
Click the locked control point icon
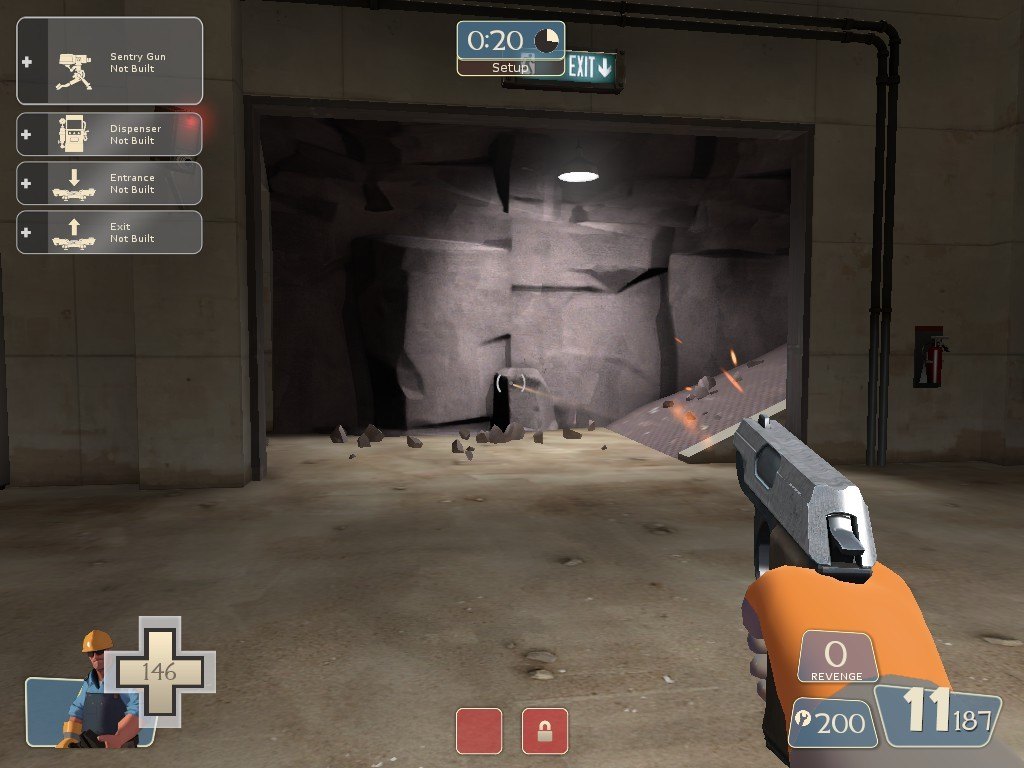[x=545, y=731]
